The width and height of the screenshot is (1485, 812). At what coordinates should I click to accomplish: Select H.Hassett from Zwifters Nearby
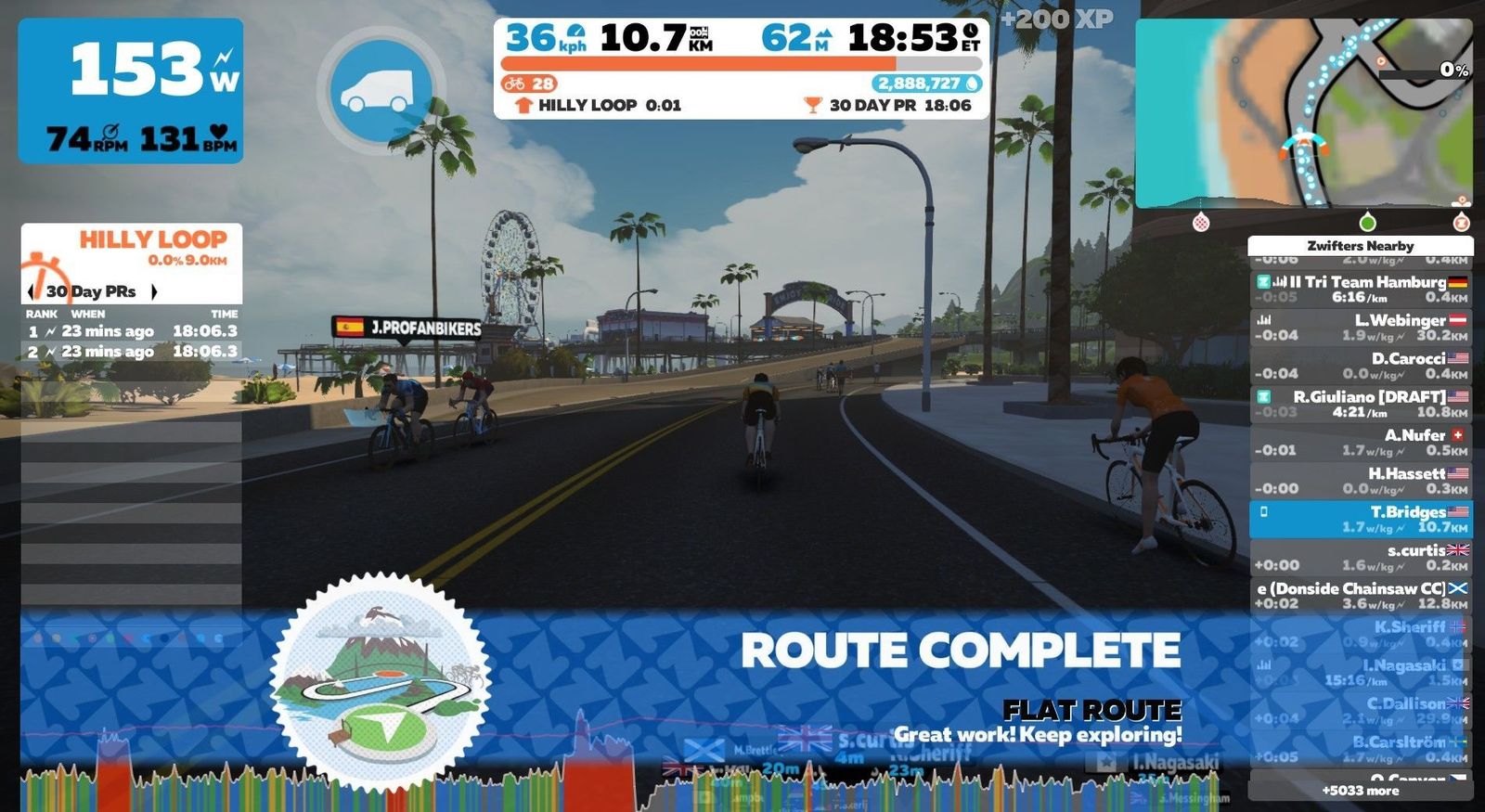(x=1361, y=481)
